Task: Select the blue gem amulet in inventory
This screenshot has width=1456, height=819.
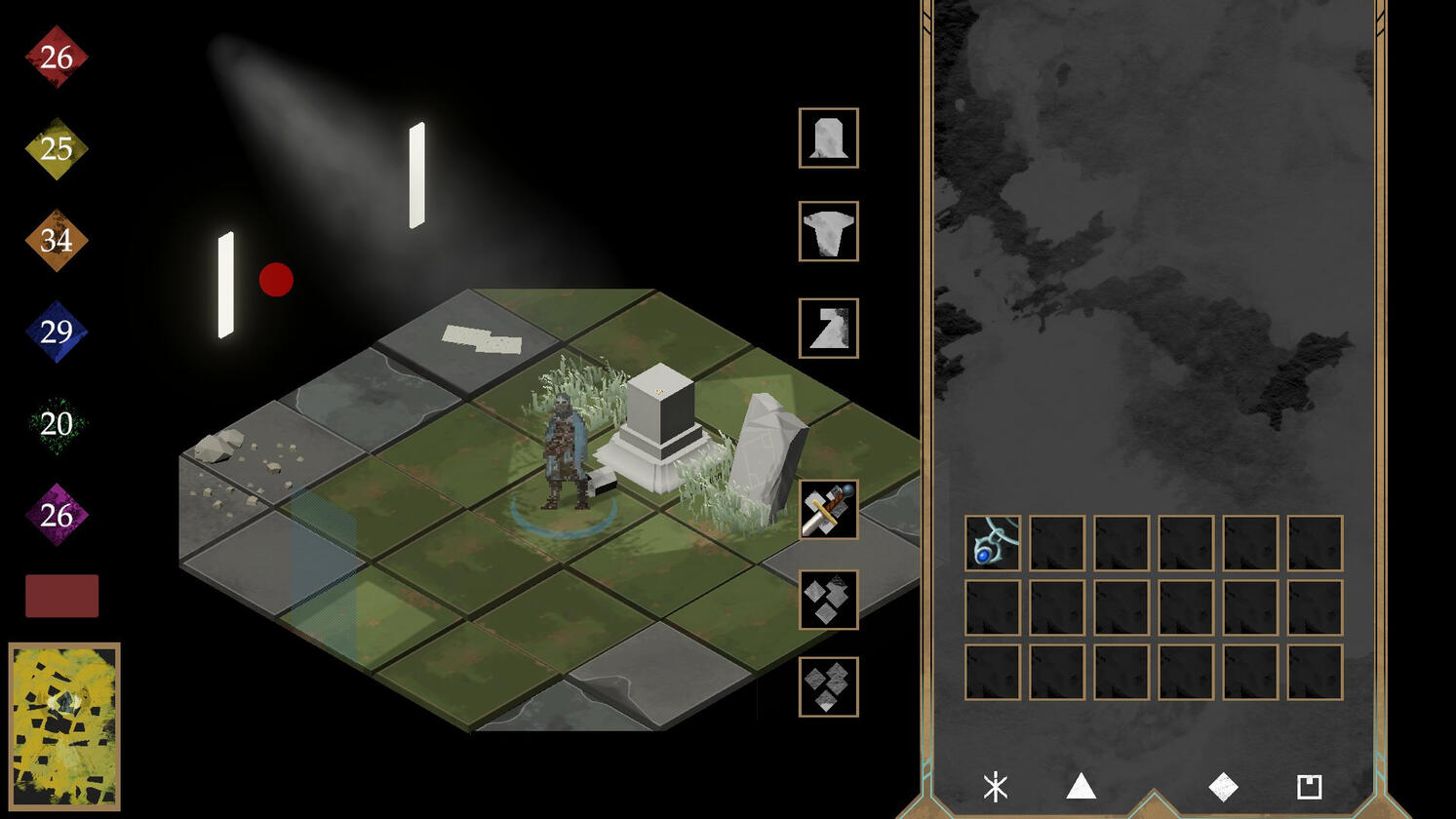Action: [x=992, y=543]
